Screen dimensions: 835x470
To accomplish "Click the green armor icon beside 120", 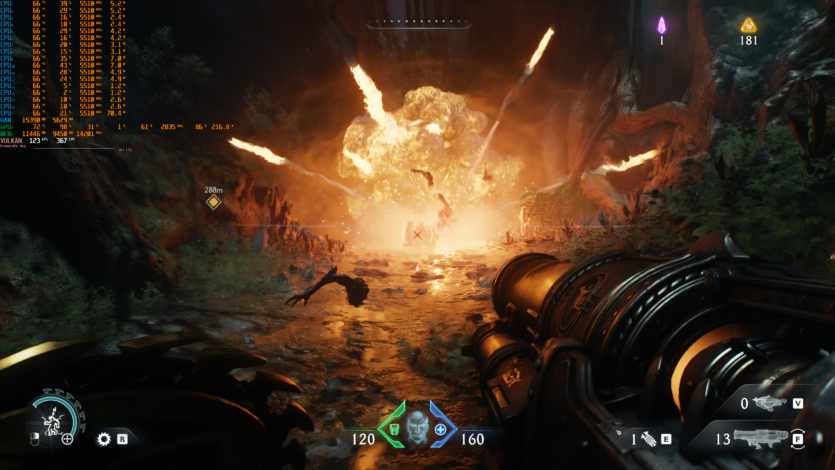I will point(394,430).
